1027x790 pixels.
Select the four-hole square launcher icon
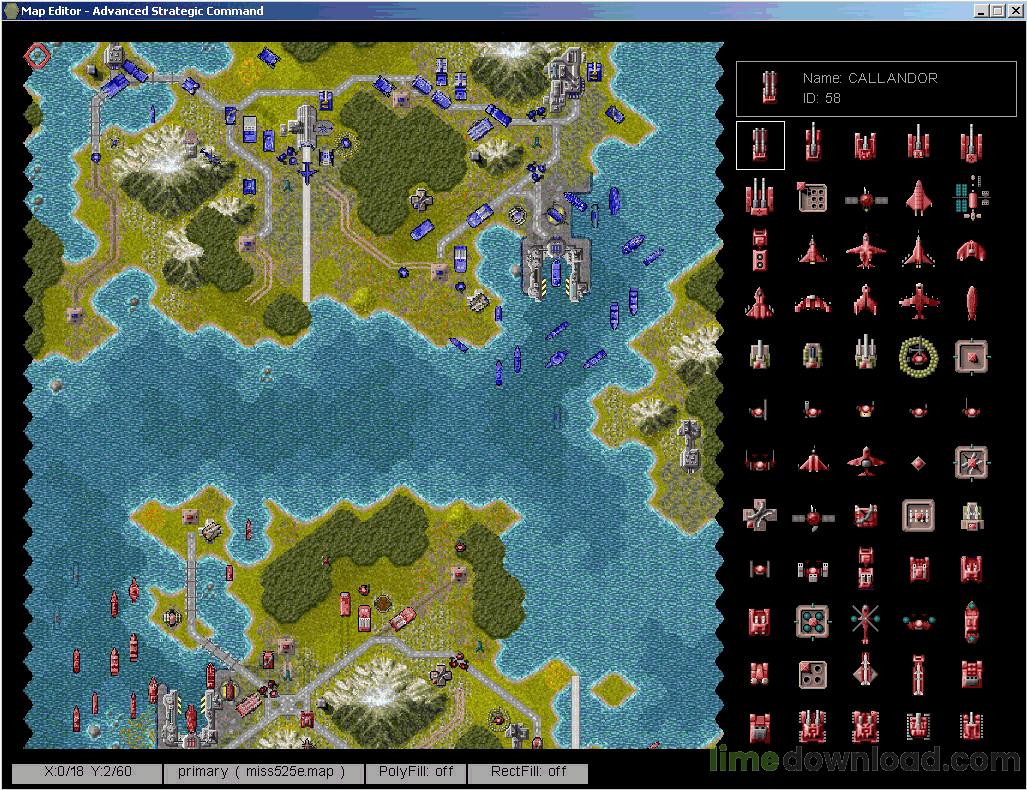(x=813, y=672)
